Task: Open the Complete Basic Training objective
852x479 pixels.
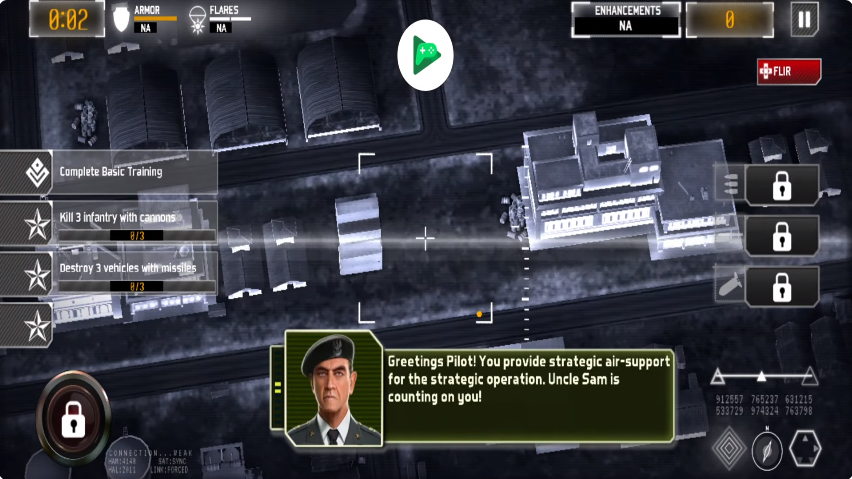Action: pos(110,172)
